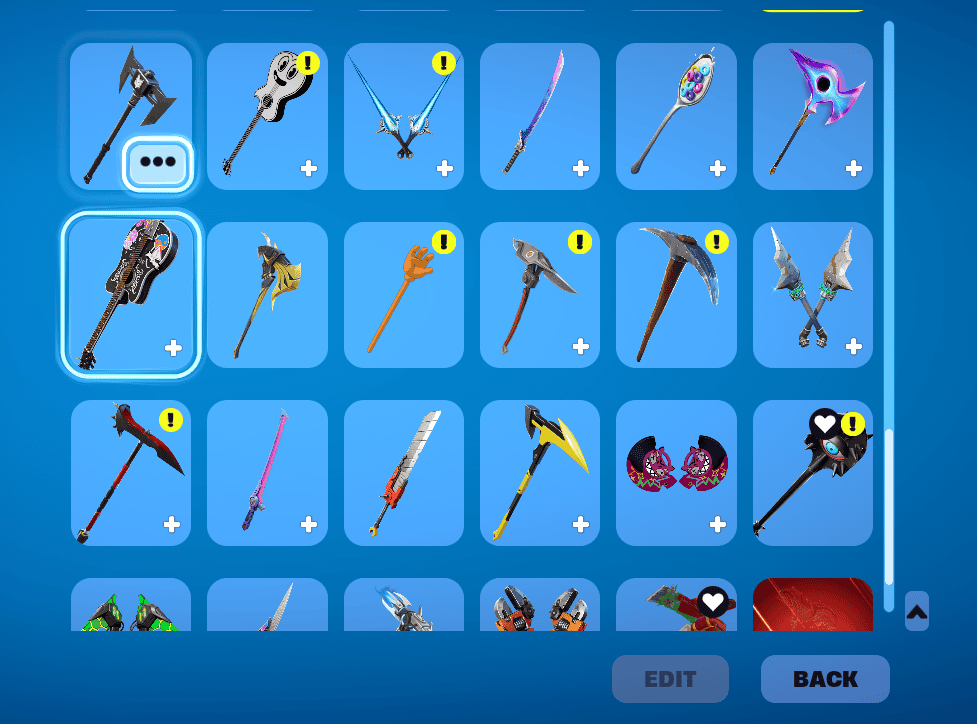Viewport: 977px width, 724px height.
Task: Select the gold and black ornate axe
Action: 267,295
